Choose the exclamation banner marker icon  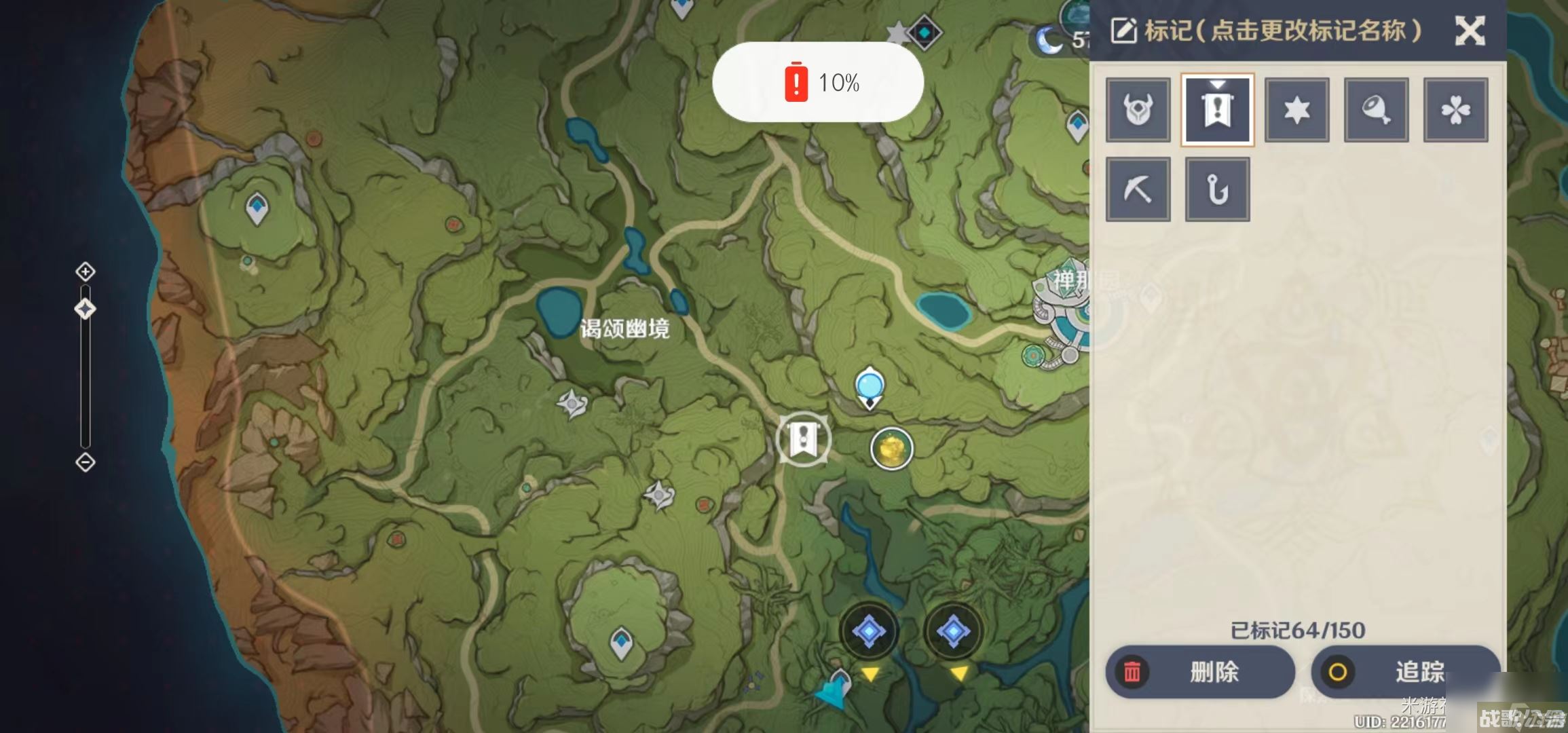pyautogui.click(x=1217, y=109)
